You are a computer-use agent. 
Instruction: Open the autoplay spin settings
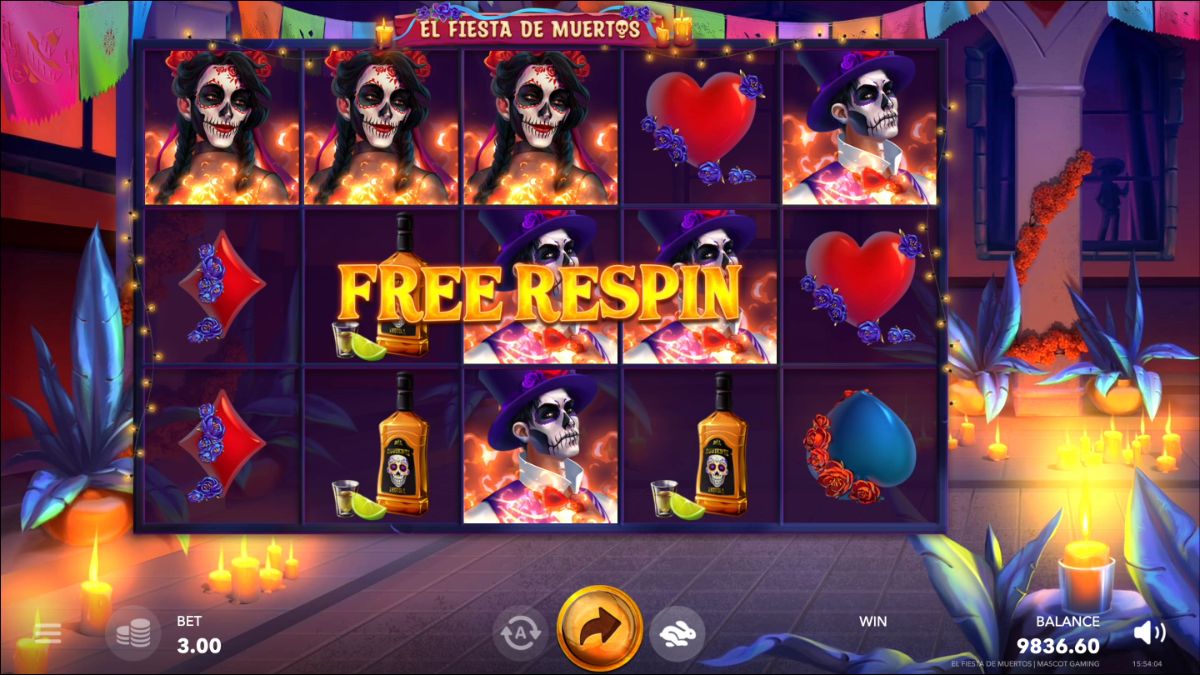pos(520,632)
